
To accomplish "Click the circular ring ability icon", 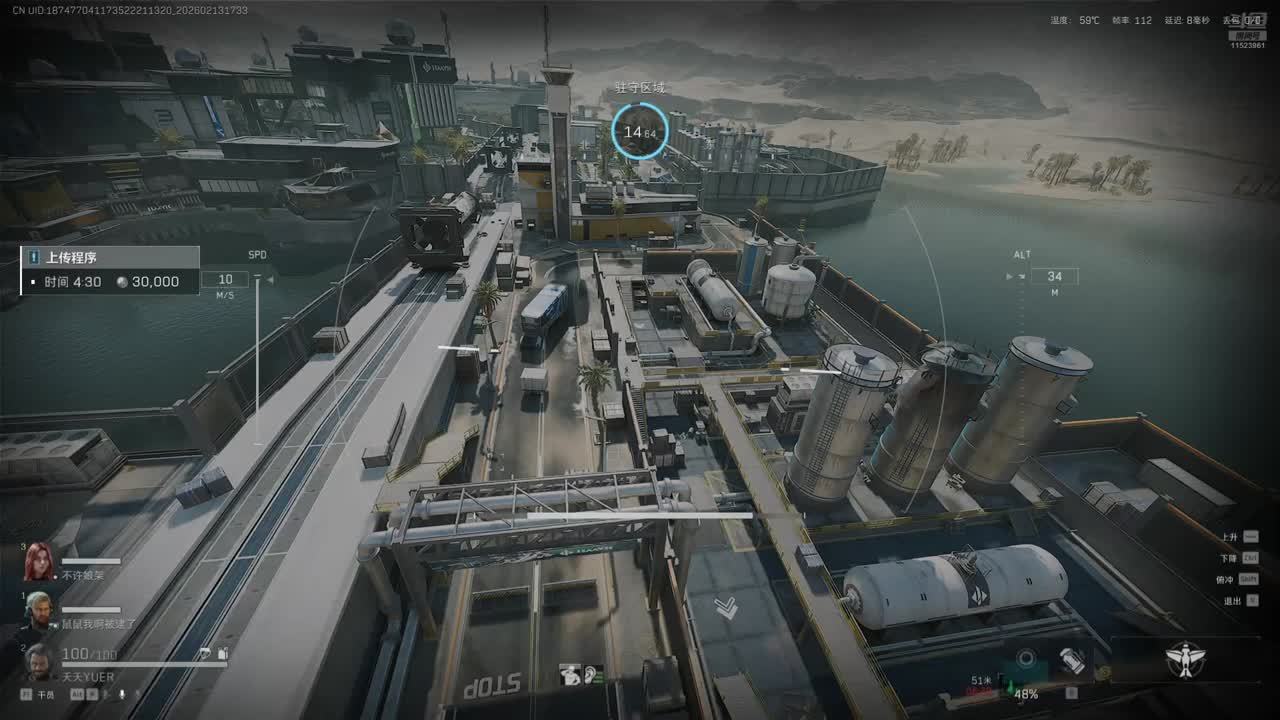I will pyautogui.click(x=1025, y=658).
